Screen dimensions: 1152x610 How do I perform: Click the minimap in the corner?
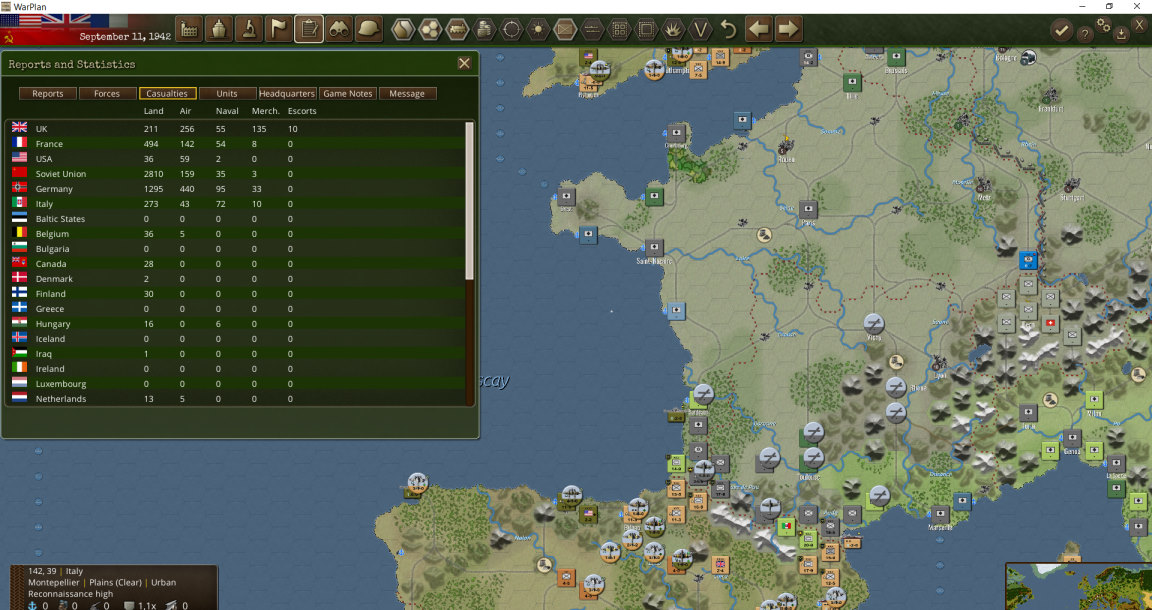1078,587
